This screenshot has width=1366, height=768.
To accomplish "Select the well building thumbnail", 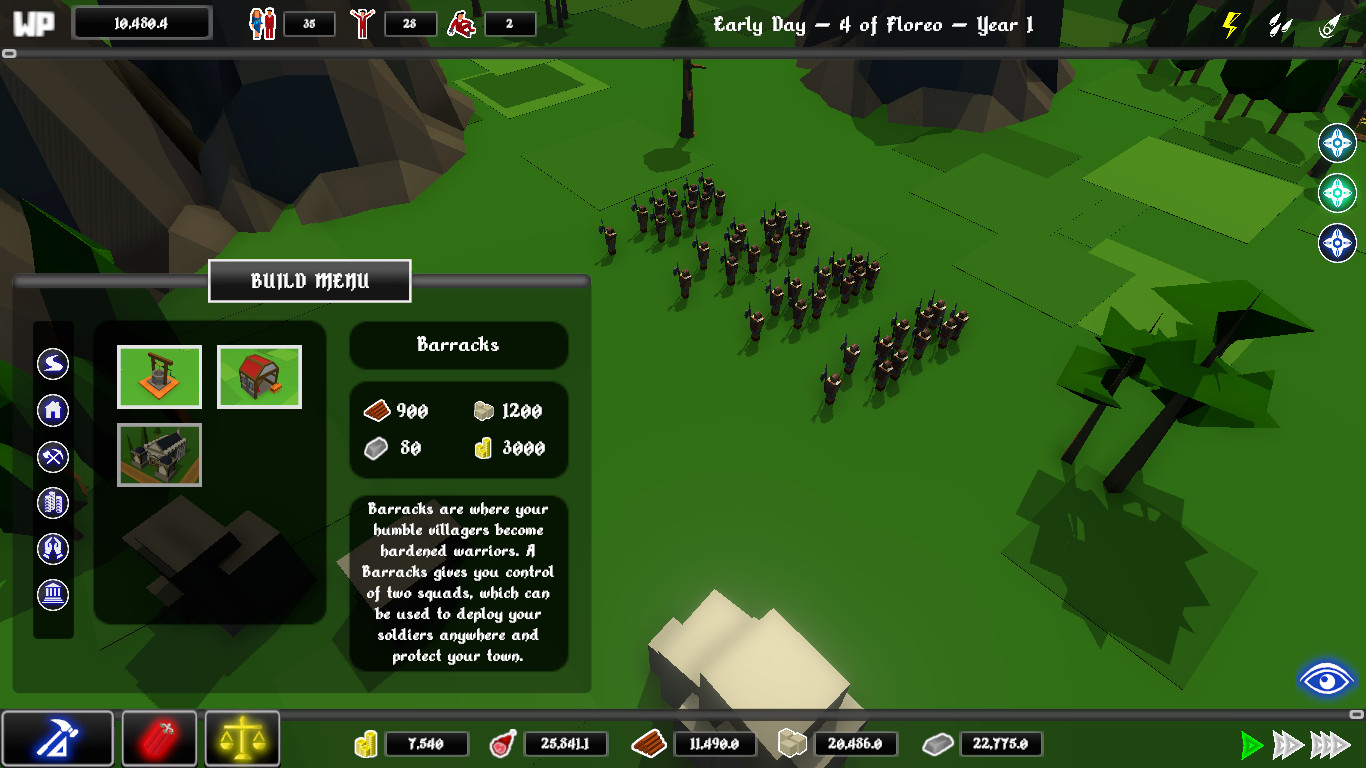I will (x=159, y=377).
